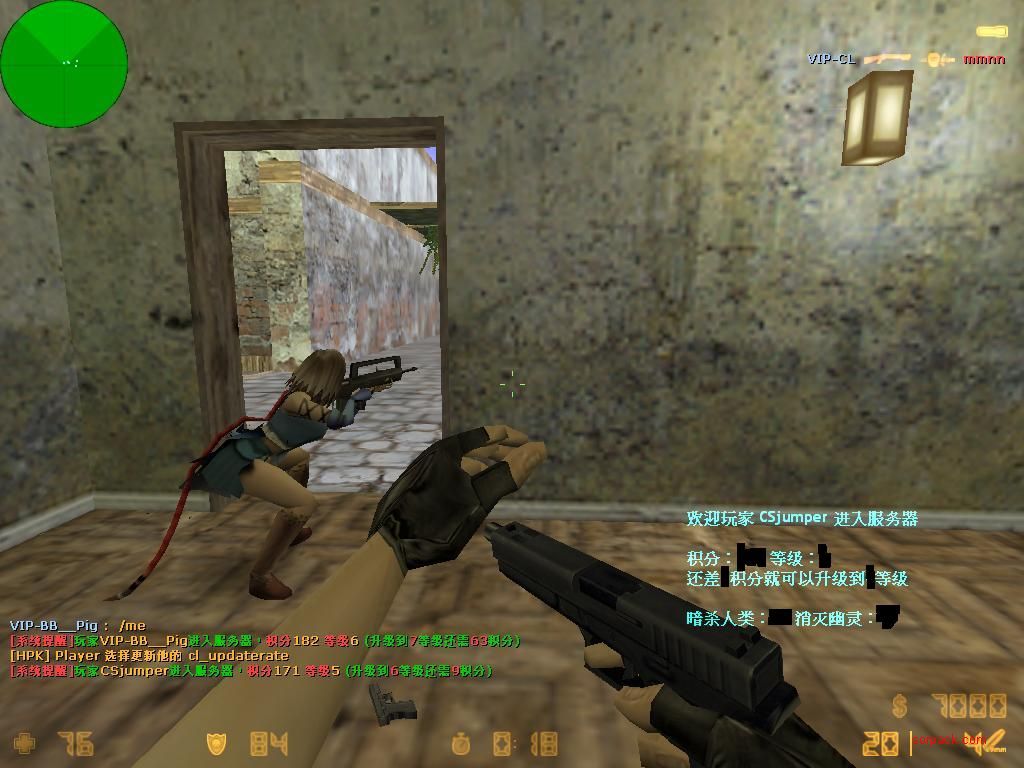Select the round timer stopwatch icon
Viewport: 1024px width, 768px height.
coord(461,744)
